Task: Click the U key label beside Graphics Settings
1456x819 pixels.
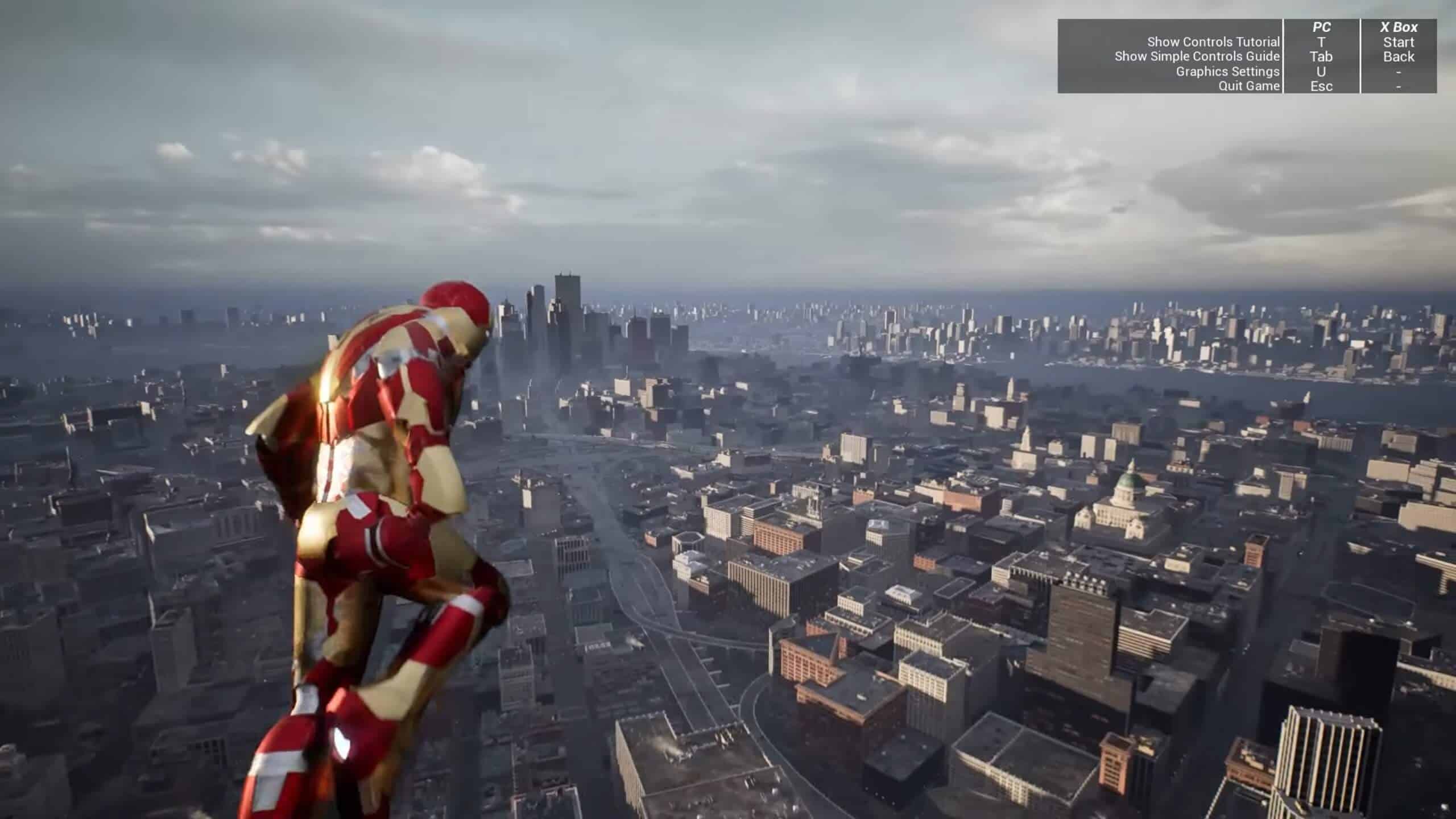Action: [1322, 72]
